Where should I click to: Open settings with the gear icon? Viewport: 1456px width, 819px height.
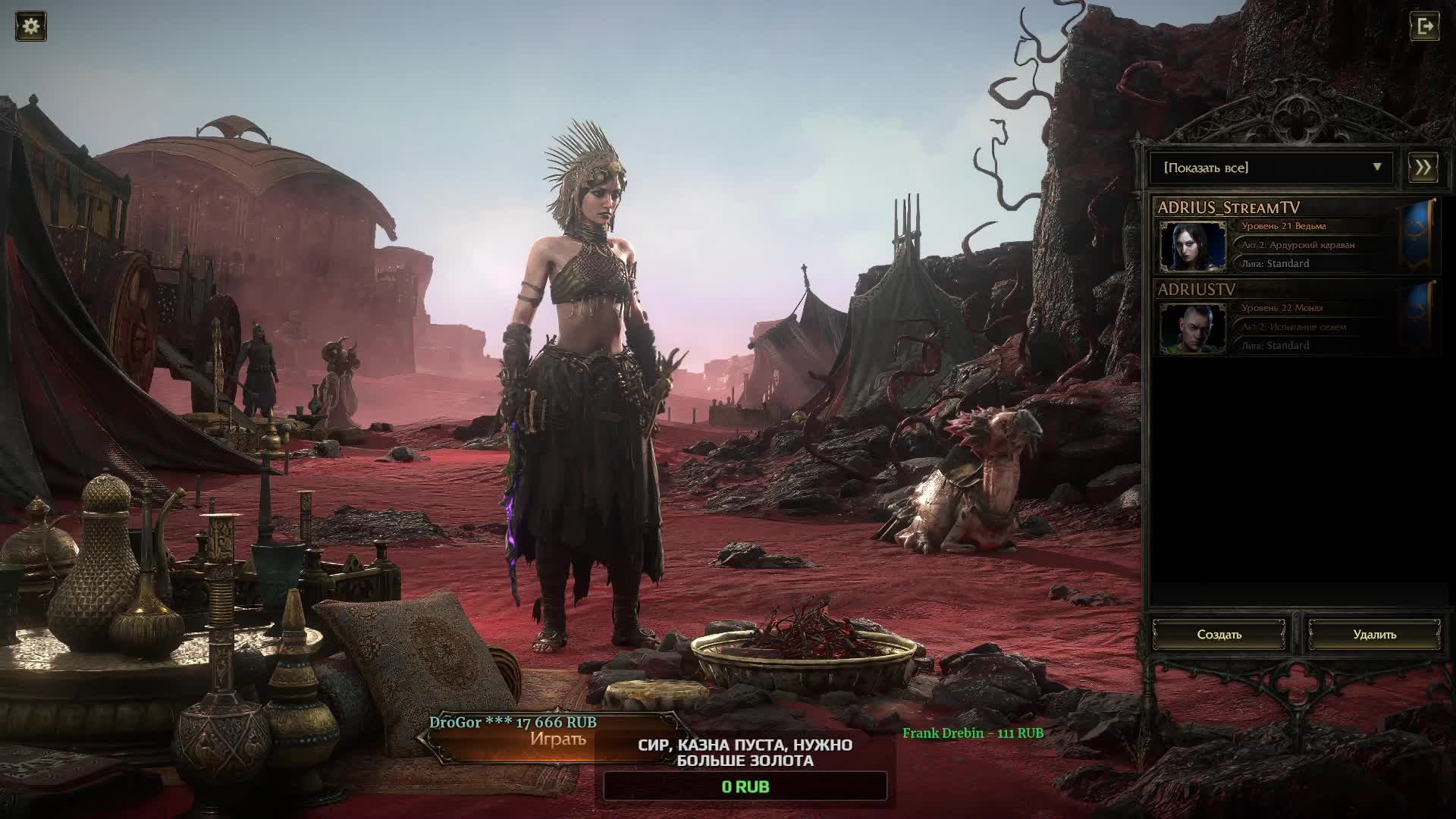[x=31, y=27]
